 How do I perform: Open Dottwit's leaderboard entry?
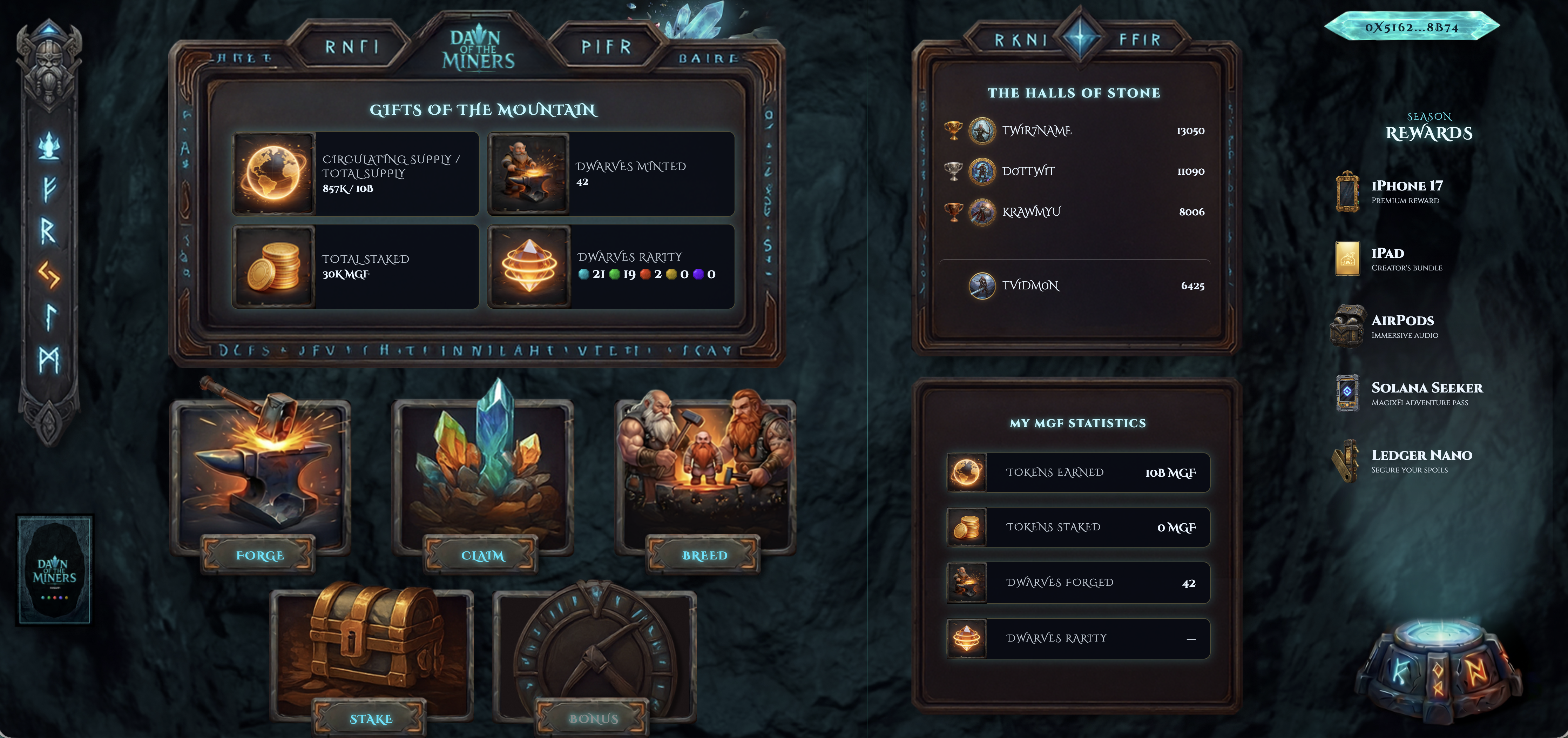[1074, 171]
